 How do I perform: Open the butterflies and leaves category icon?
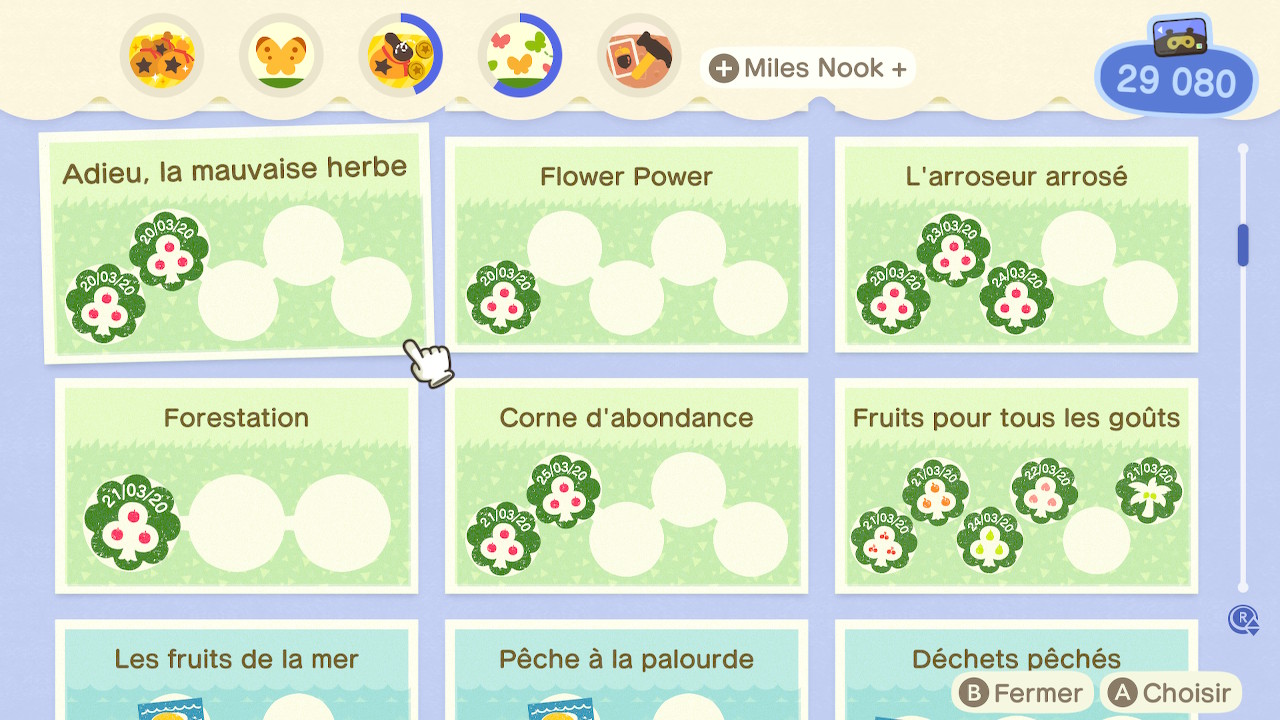click(x=519, y=56)
